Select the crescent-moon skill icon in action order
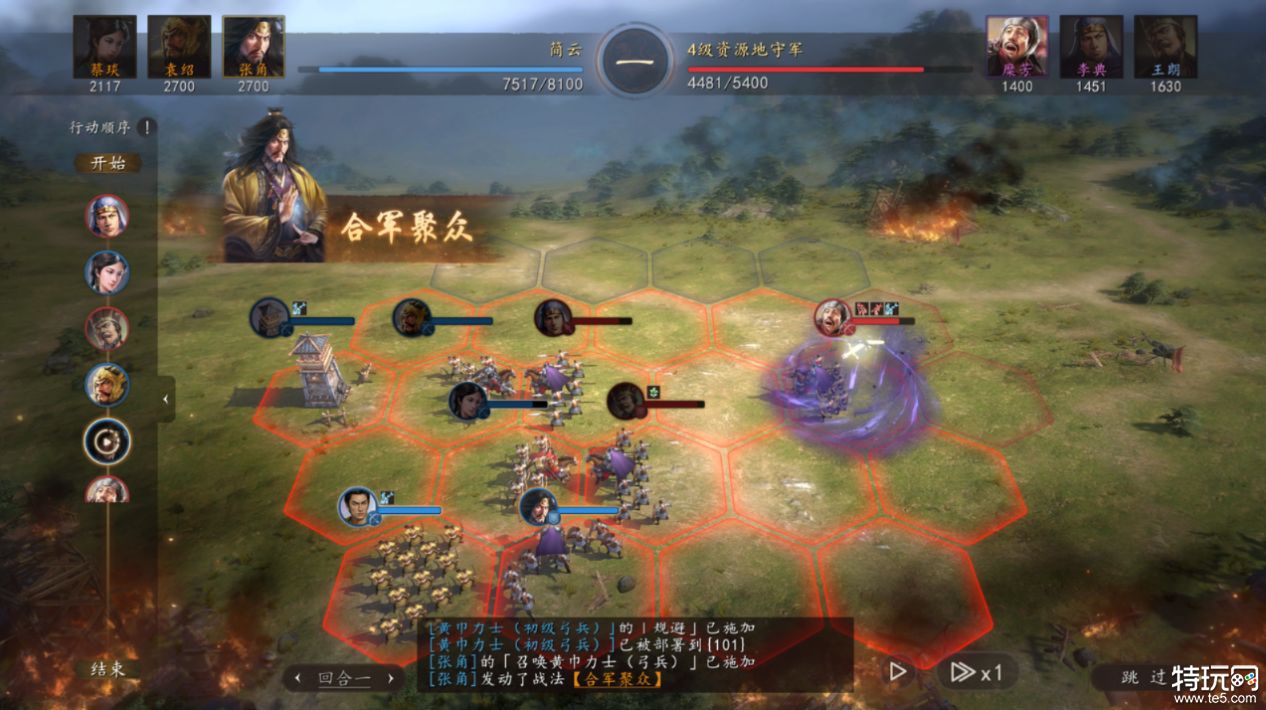The height and width of the screenshot is (710, 1266). 107,441
